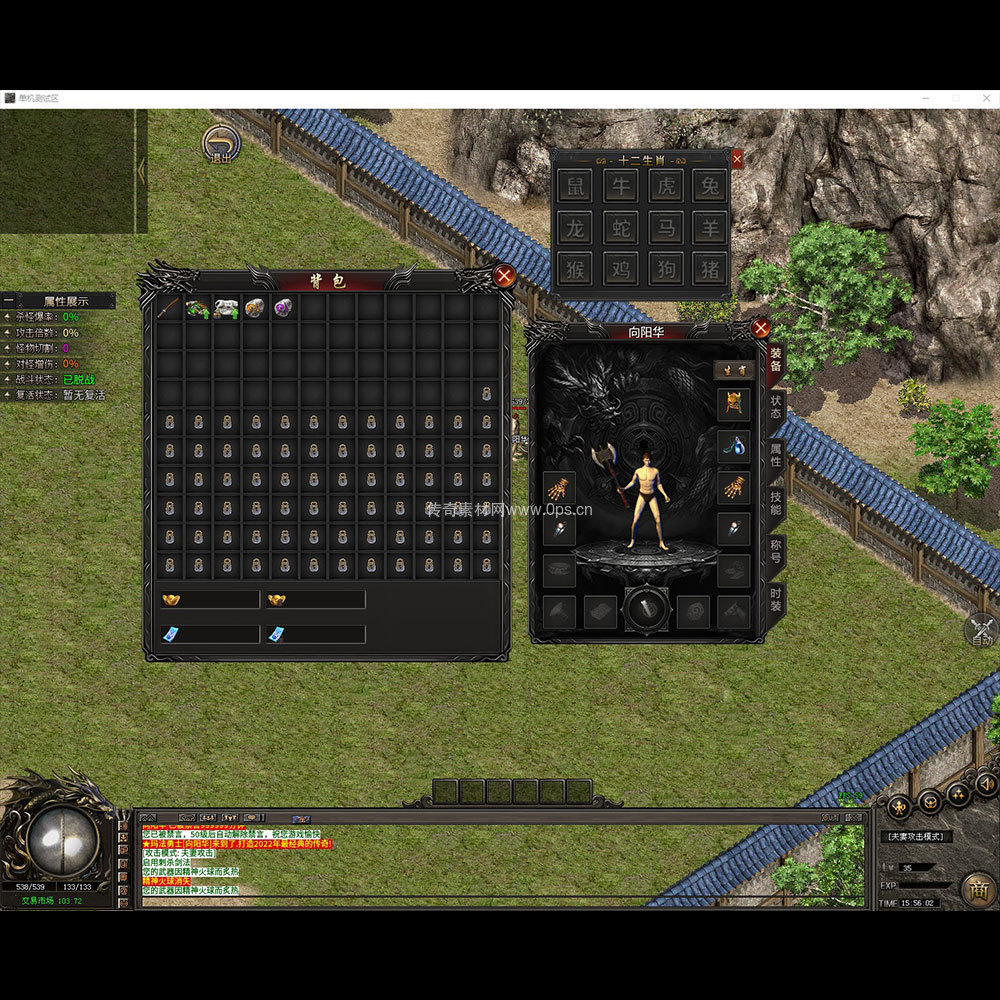Close the backpack (背包) window

tap(505, 276)
